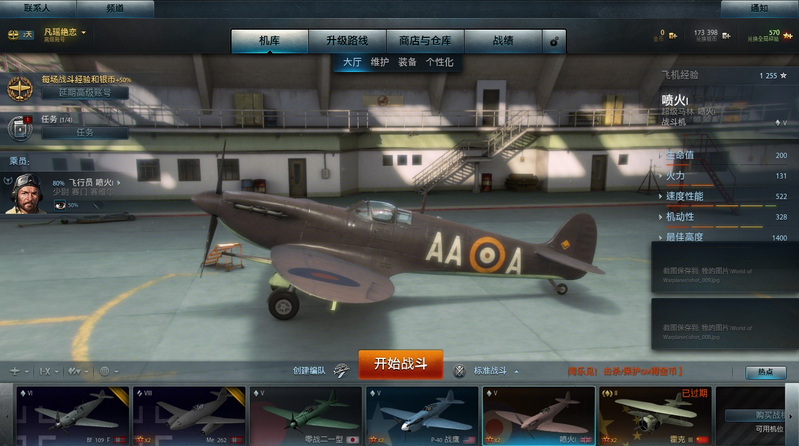Viewport: 799px width, 446px height.
Task: Select the 零战二一型 Zero plane card
Action: 305,414
